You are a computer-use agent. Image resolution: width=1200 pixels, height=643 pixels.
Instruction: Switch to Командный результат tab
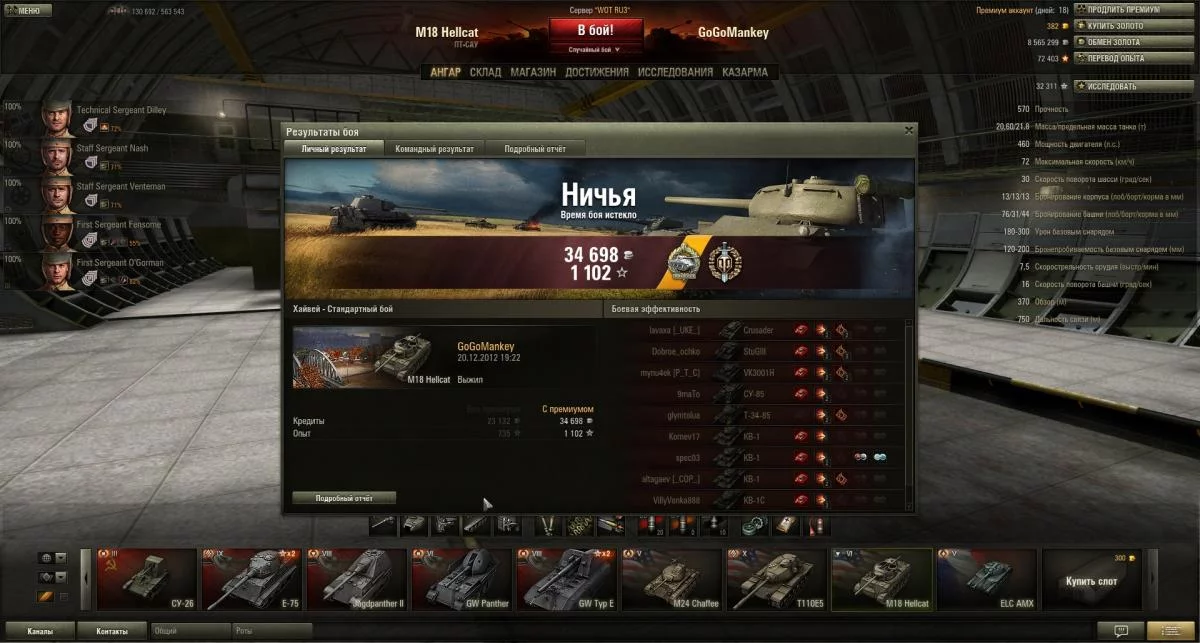434,149
